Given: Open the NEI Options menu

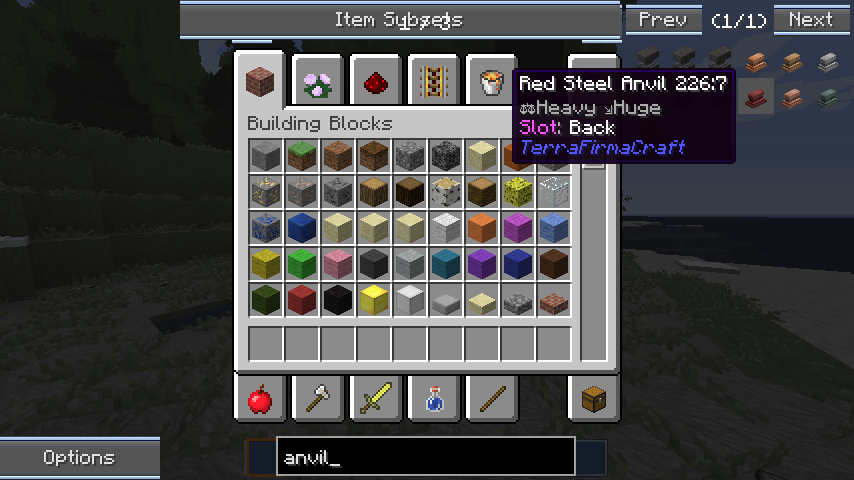Looking at the screenshot, I should tap(79, 458).
